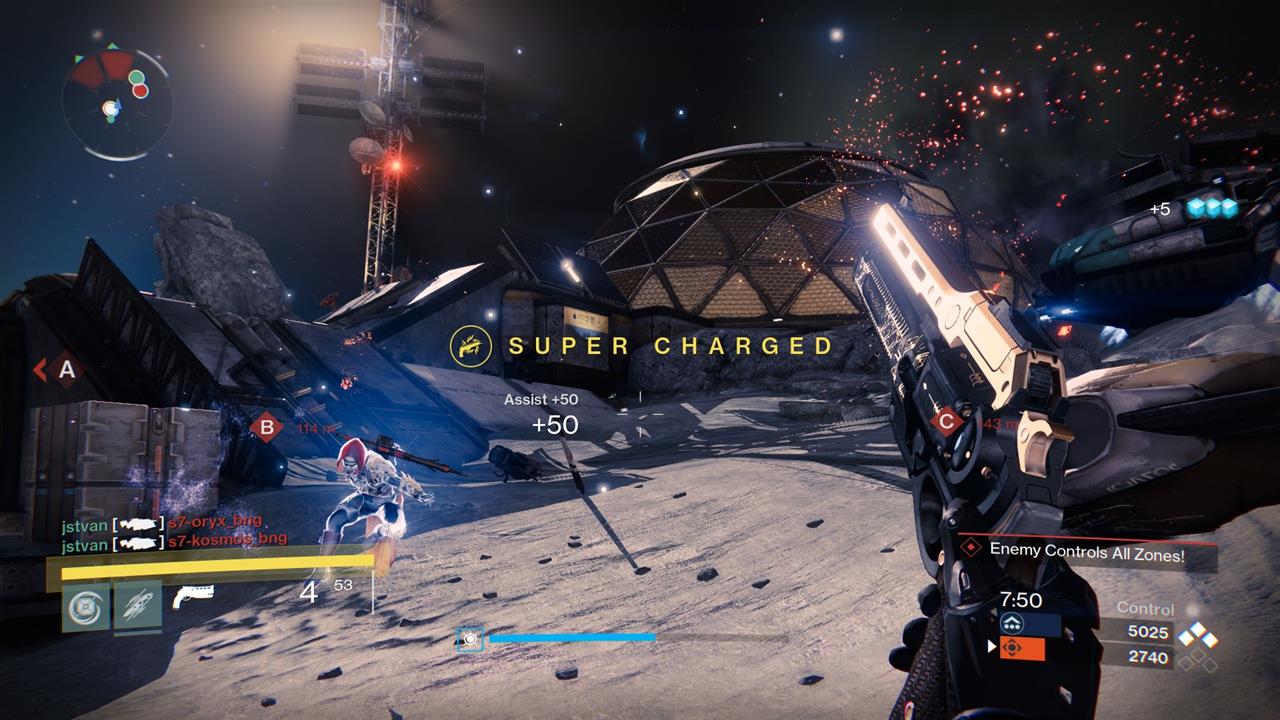Toggle the filled score diamonds beside 5025
The height and width of the screenshot is (720, 1280).
1197,634
